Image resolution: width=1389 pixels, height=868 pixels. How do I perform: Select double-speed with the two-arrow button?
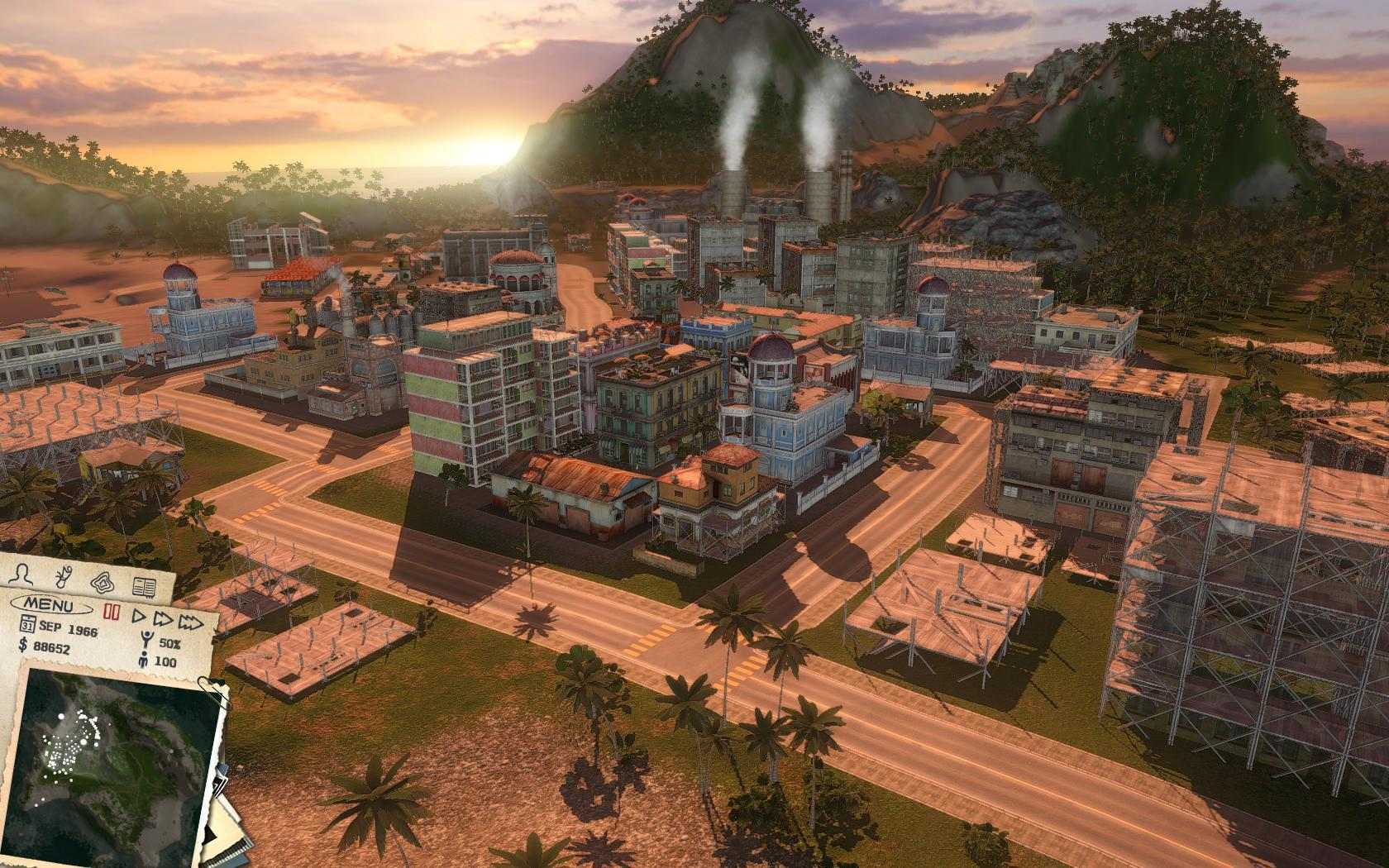click(x=162, y=619)
